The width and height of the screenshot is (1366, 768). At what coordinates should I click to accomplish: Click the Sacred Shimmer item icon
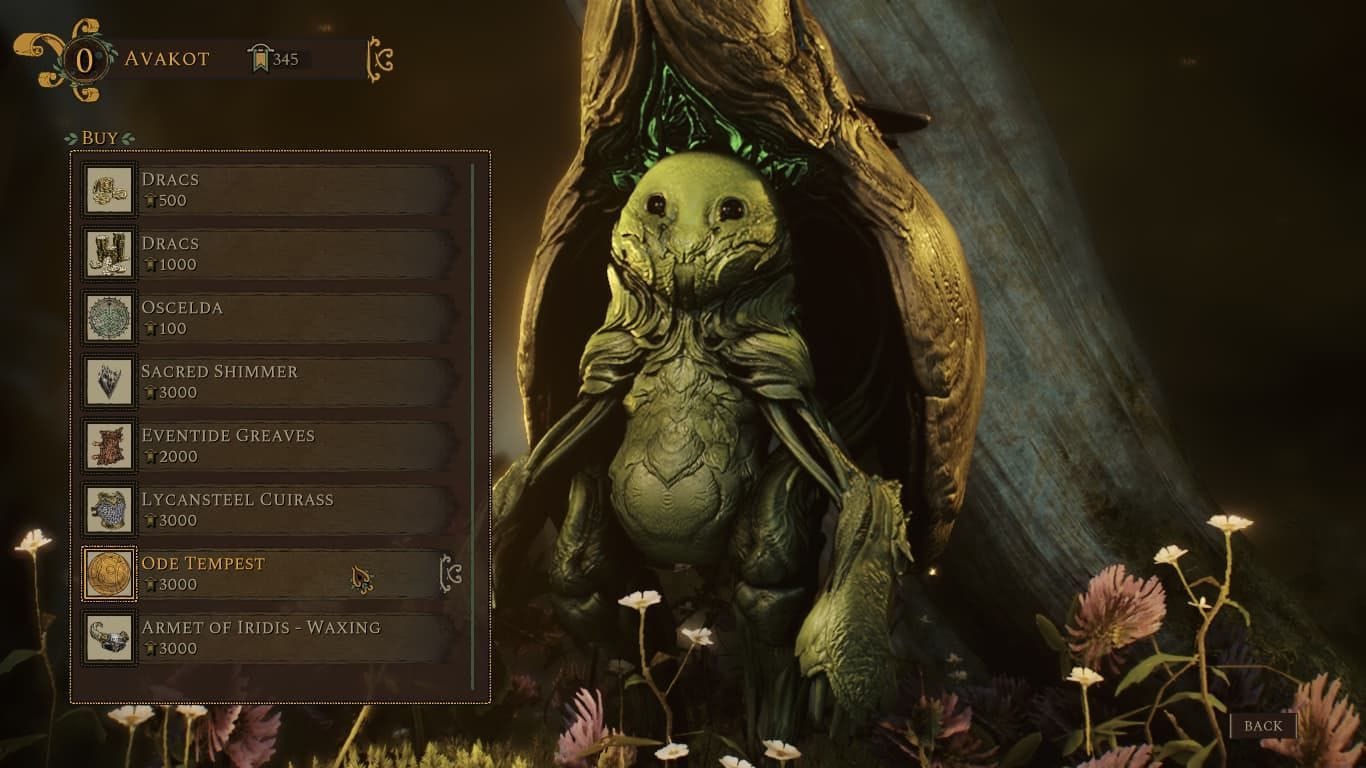click(108, 382)
